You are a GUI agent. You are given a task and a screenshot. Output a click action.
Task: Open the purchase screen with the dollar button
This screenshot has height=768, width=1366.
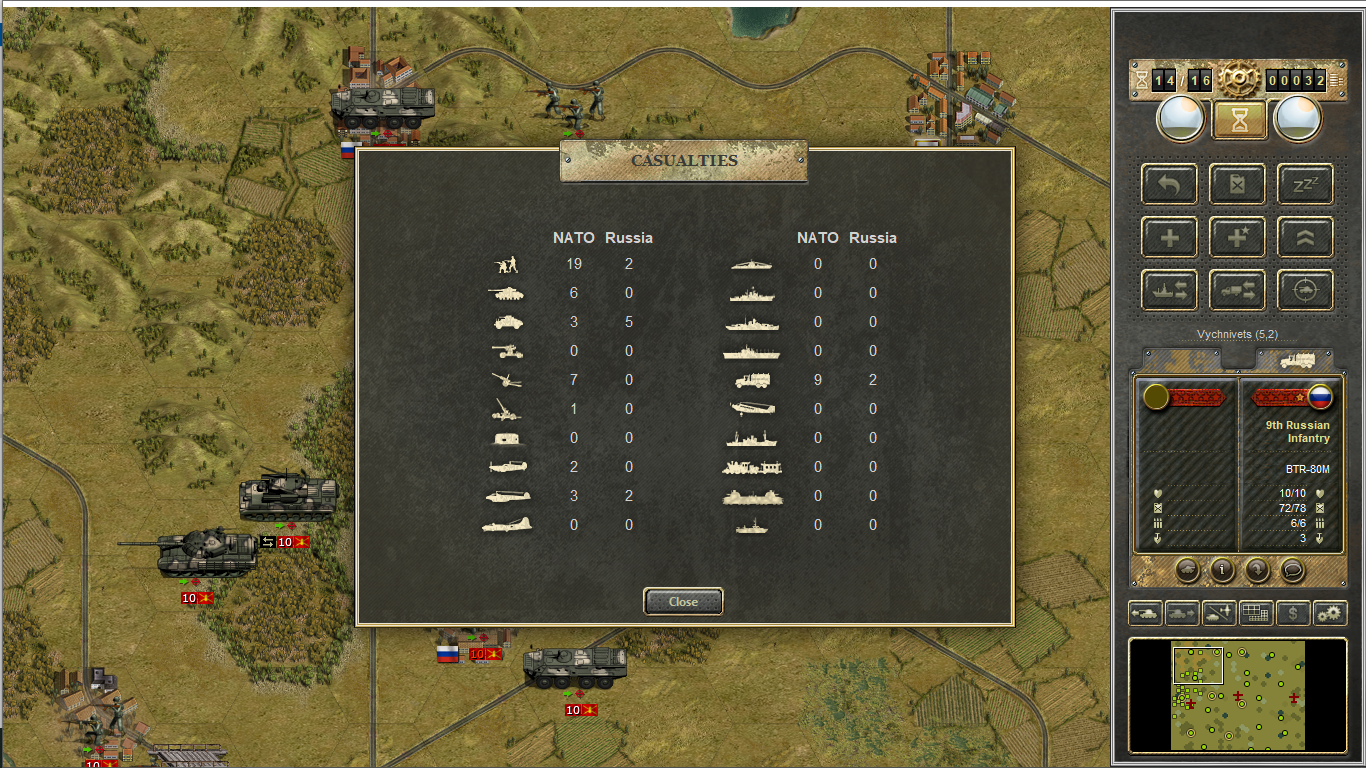[x=1293, y=613]
